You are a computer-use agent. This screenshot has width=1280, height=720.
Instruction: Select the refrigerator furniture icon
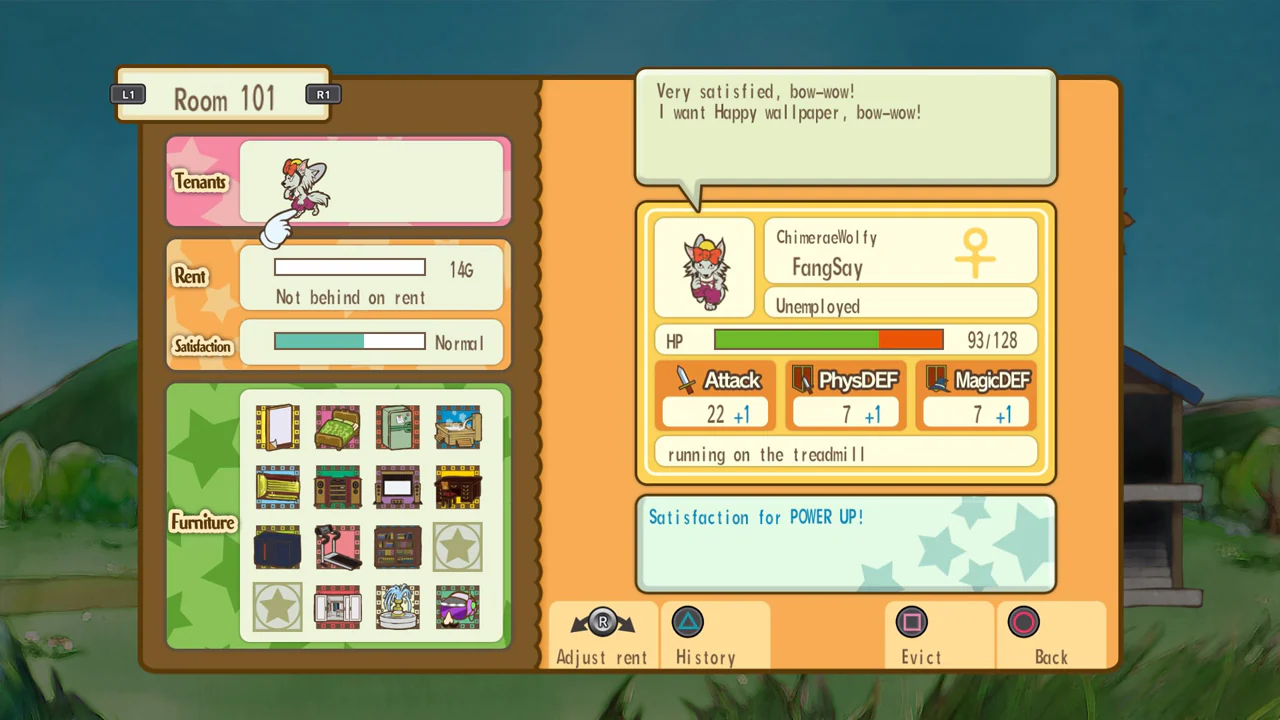point(397,427)
